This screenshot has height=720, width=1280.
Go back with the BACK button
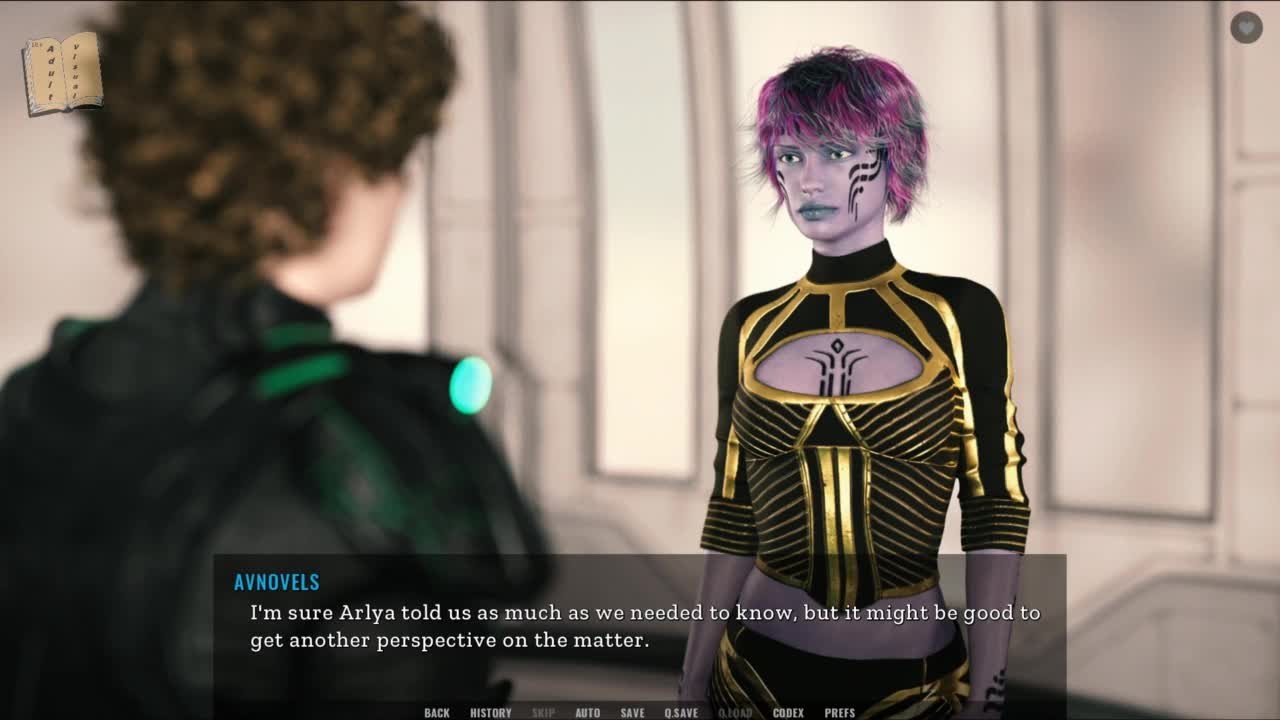click(x=437, y=713)
